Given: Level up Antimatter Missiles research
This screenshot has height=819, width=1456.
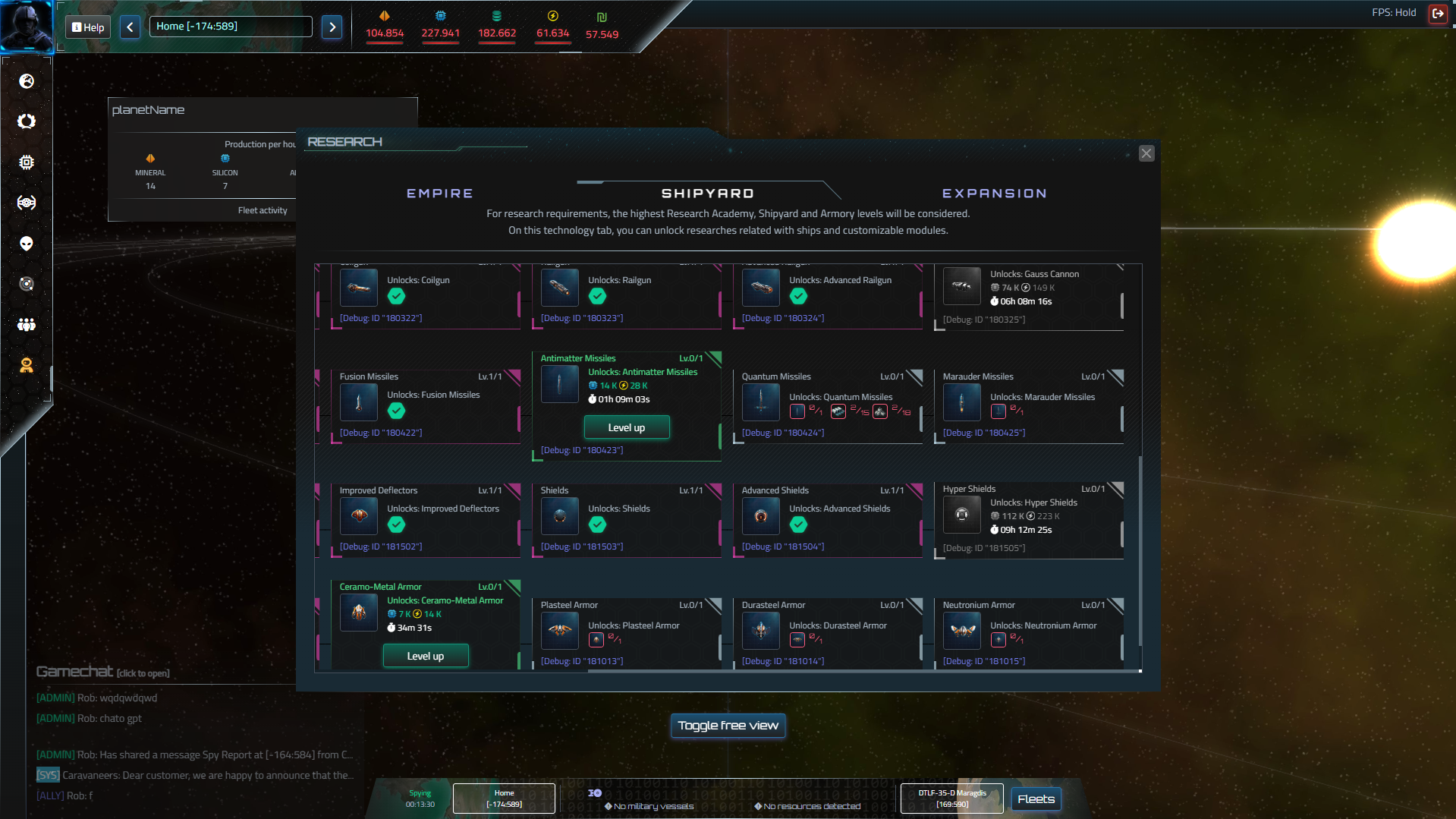Looking at the screenshot, I should tap(626, 427).
